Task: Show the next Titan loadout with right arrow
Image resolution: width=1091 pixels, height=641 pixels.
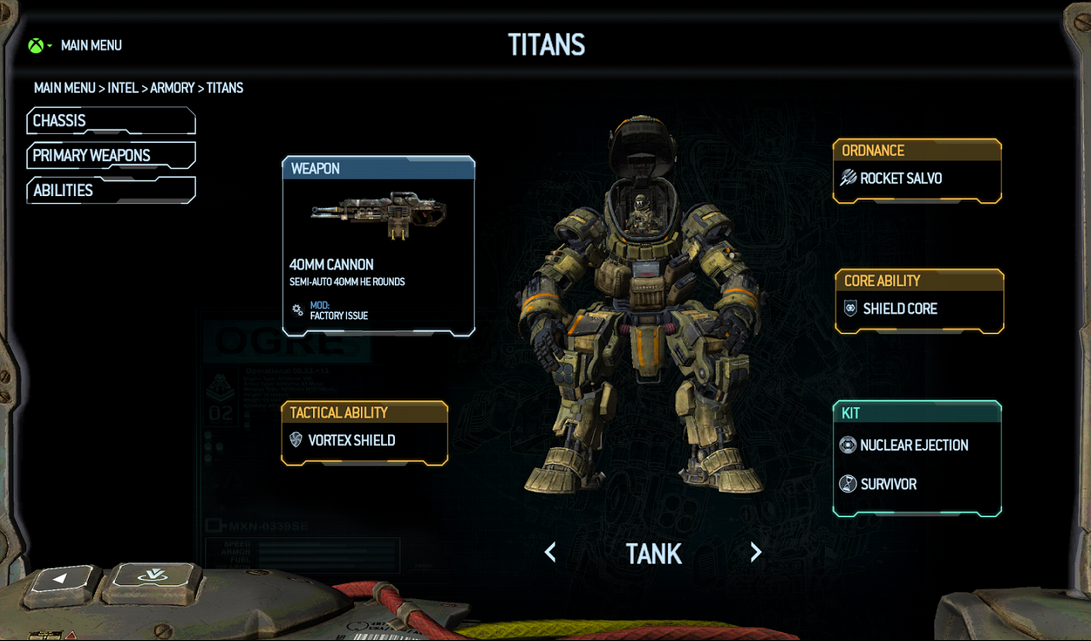Action: coord(756,553)
